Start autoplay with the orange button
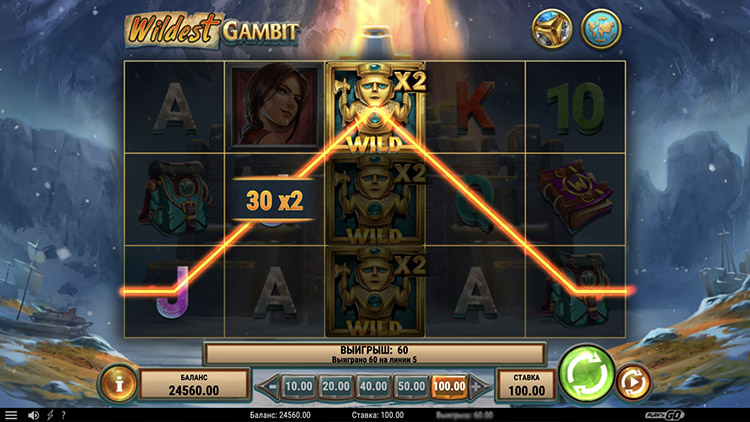The image size is (750, 422). coord(633,382)
